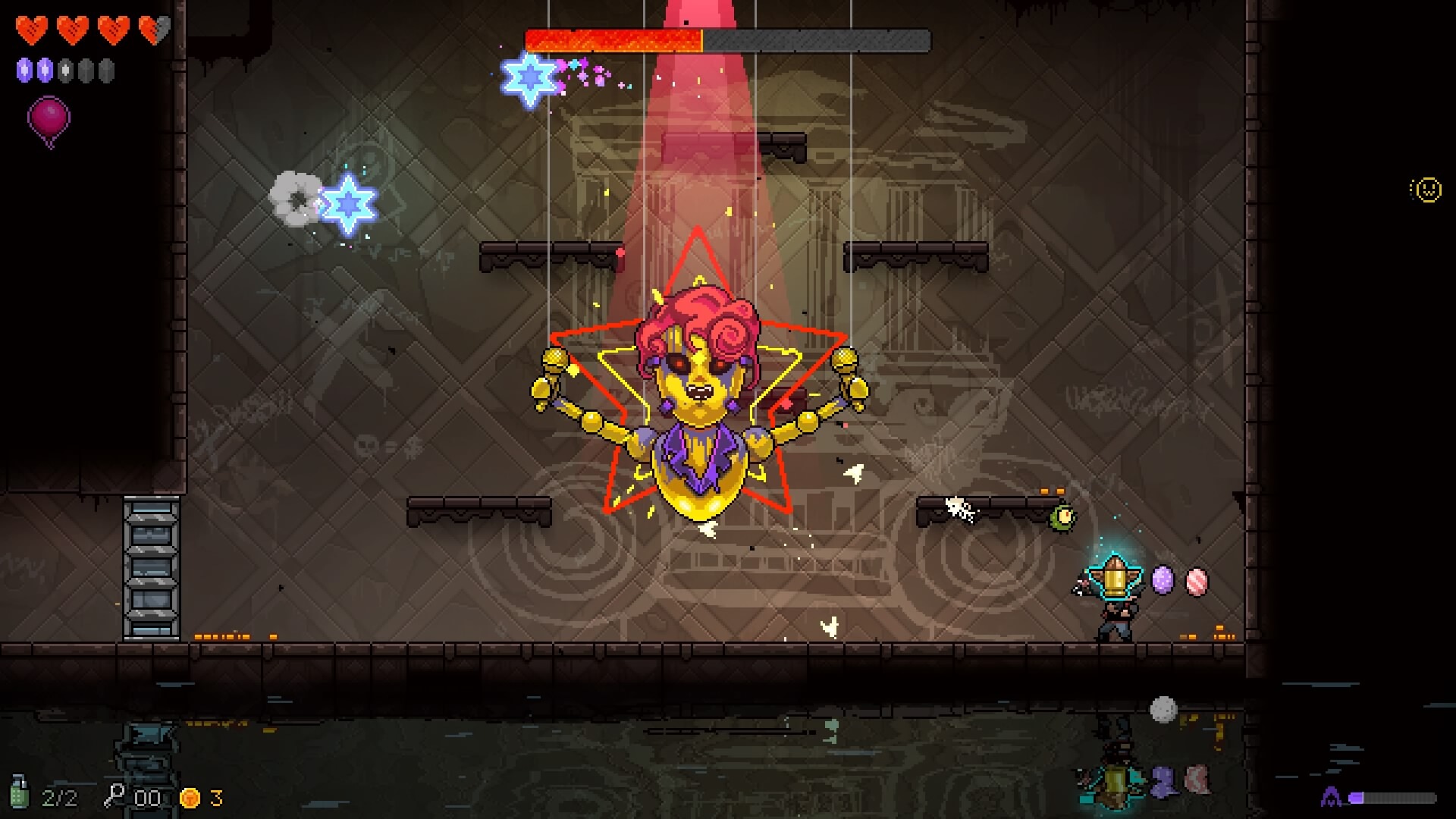Click the orange coin icon
1456x819 pixels.
[x=190, y=798]
